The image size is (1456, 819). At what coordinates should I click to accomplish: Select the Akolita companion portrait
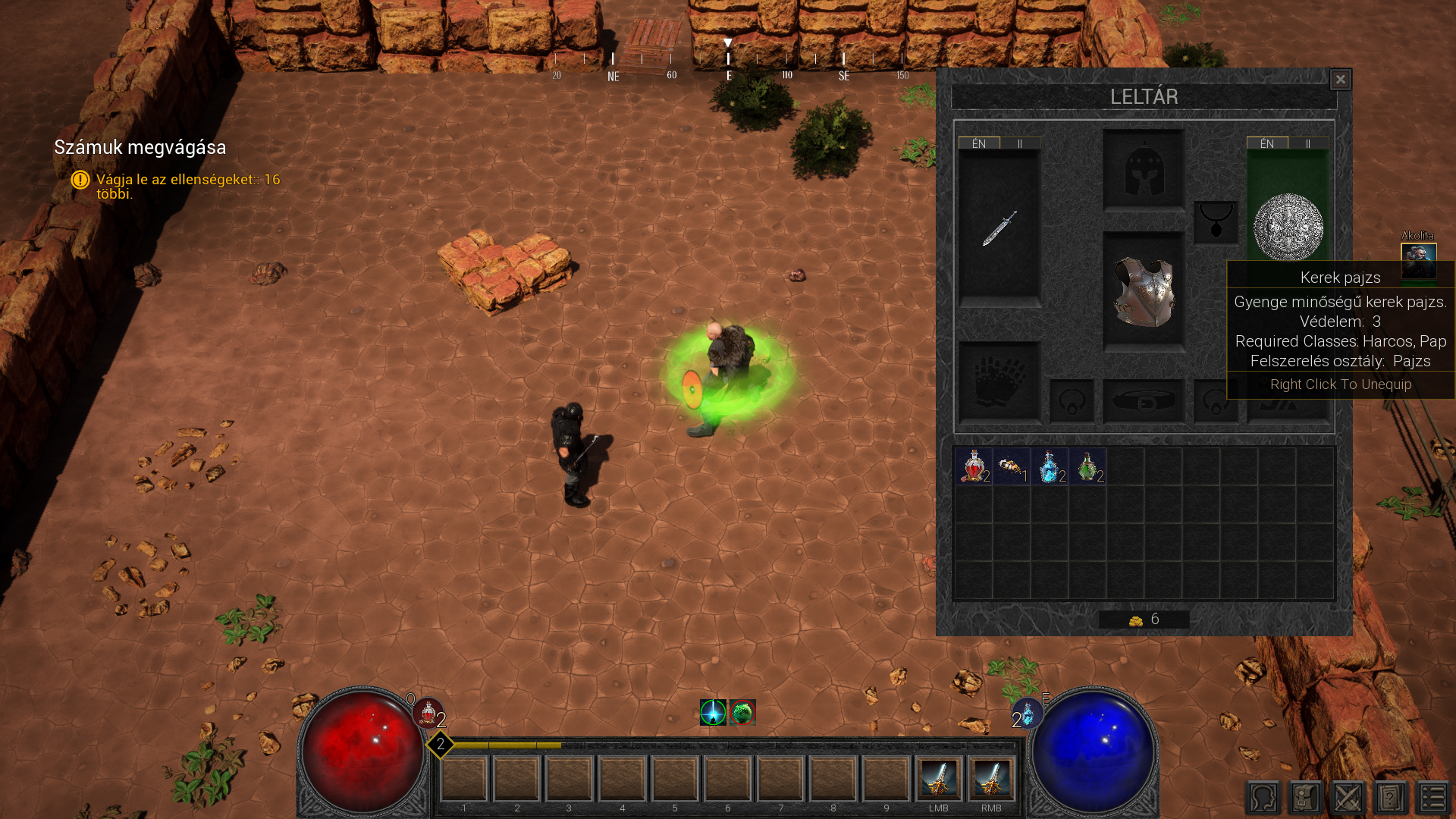(x=1418, y=260)
